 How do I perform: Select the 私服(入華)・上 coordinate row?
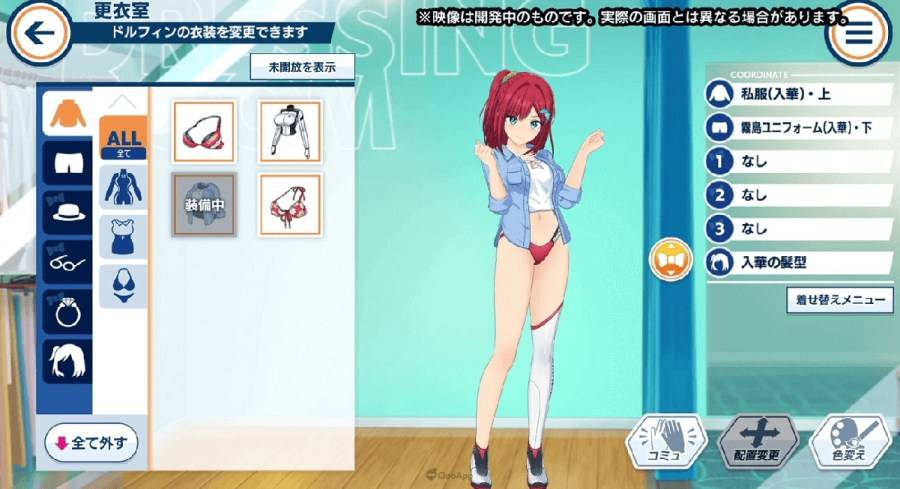[798, 95]
